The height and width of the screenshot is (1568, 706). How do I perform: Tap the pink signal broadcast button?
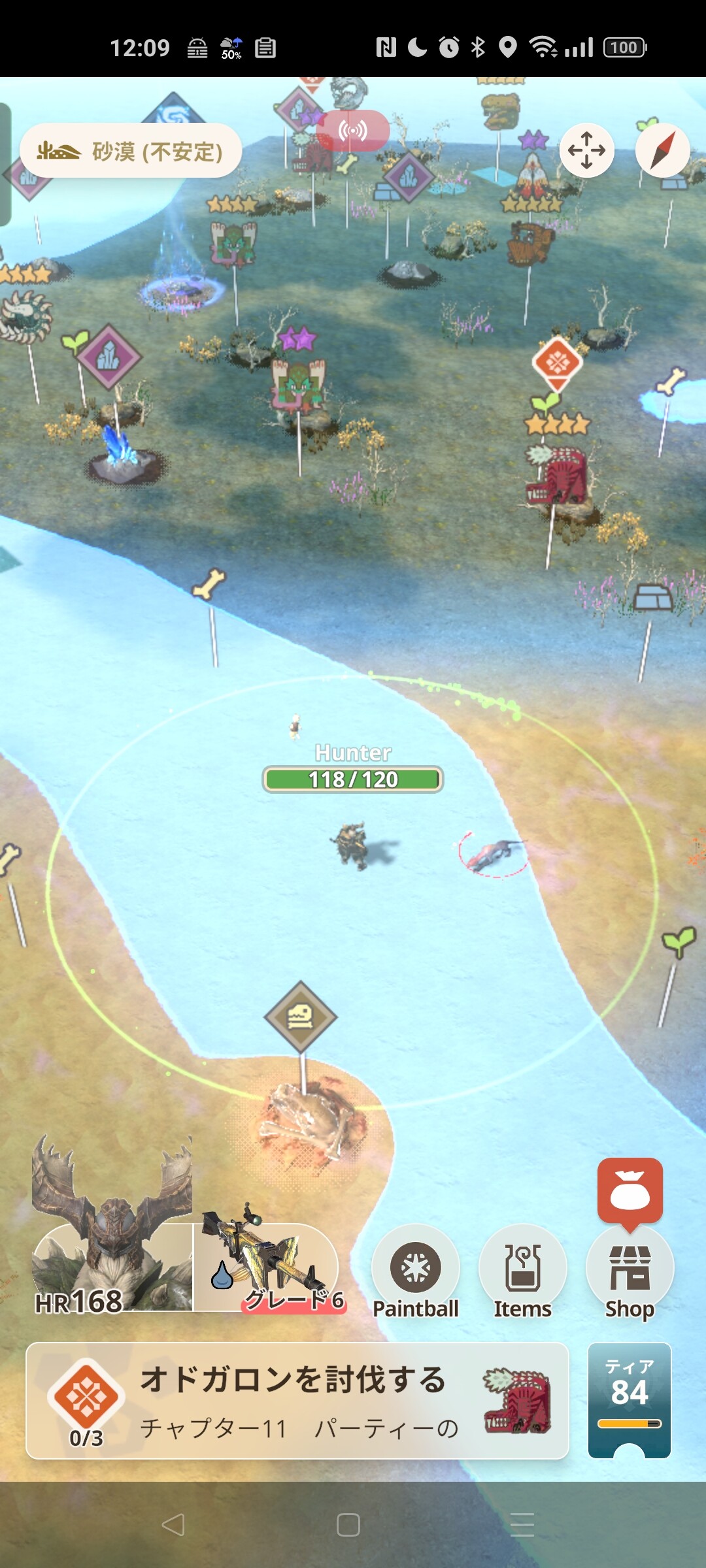click(353, 131)
